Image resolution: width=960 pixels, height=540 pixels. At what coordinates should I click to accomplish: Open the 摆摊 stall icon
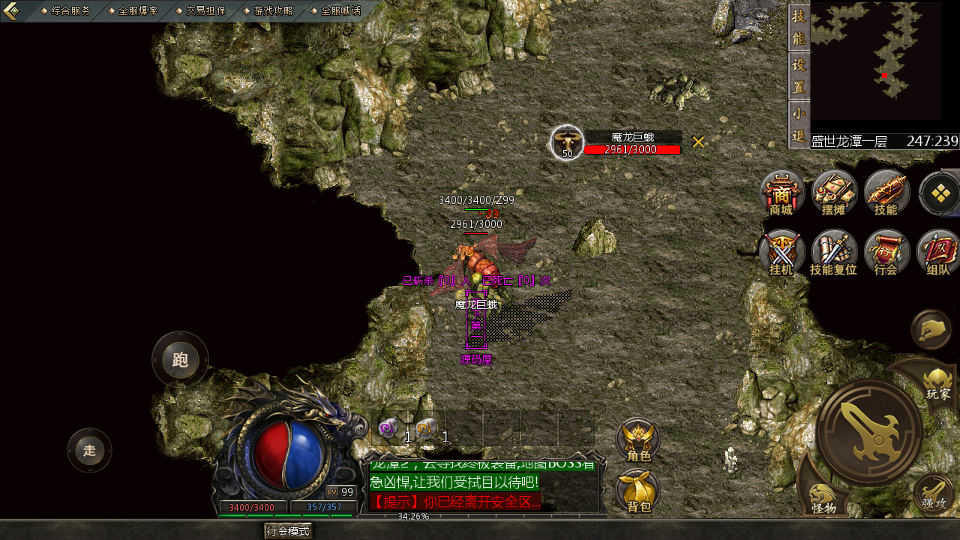(x=834, y=193)
